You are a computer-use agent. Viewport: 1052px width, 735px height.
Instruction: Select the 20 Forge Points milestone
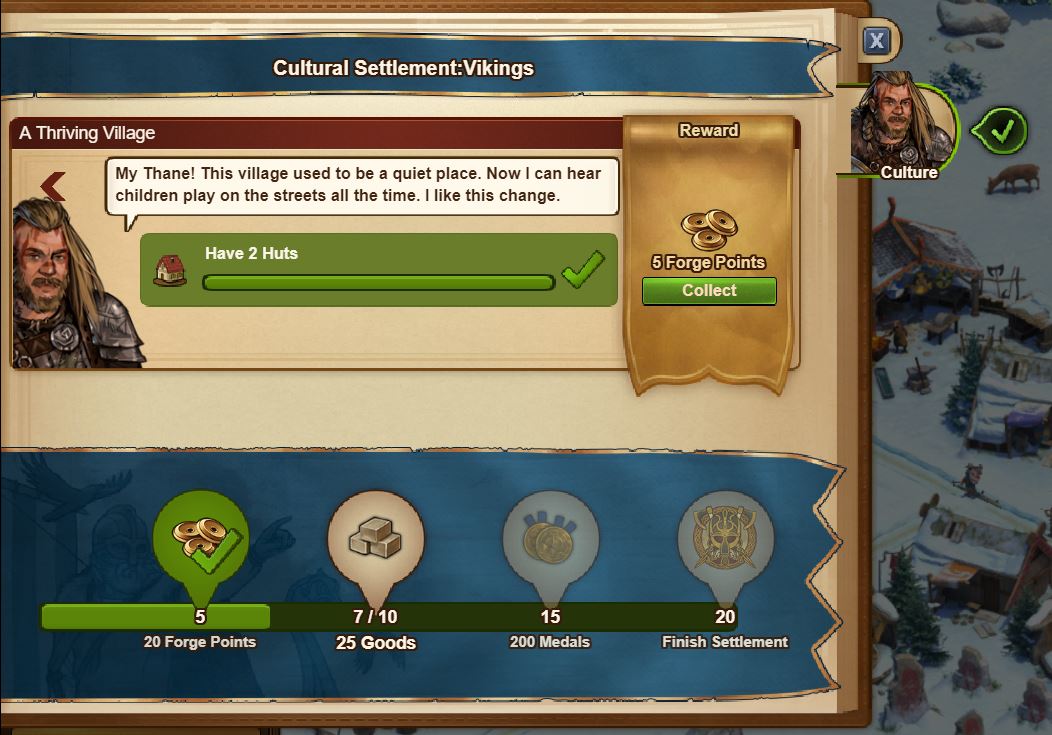201,540
